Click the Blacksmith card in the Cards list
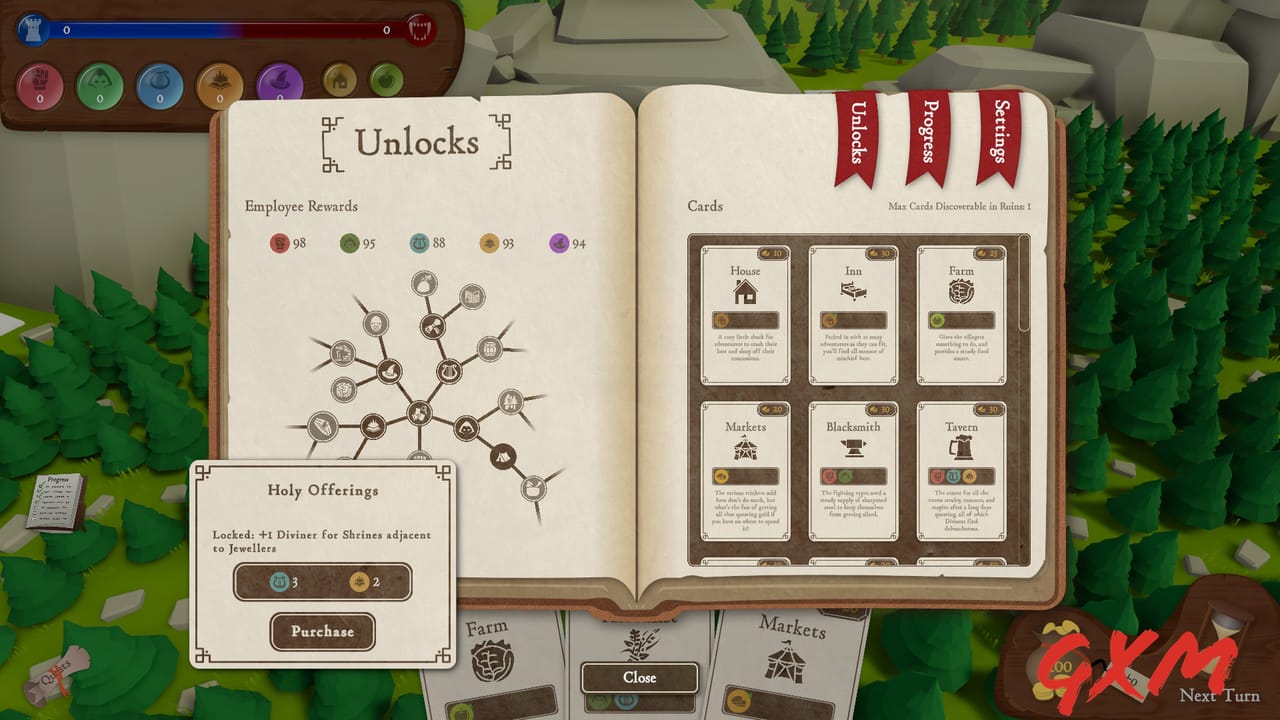This screenshot has width=1280, height=720. 853,470
